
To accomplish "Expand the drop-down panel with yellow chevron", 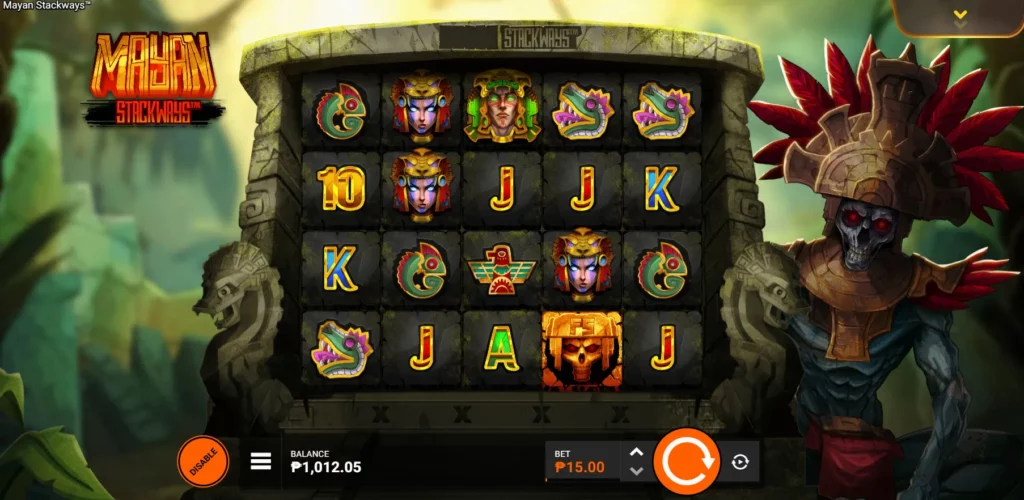I will click(x=960, y=15).
